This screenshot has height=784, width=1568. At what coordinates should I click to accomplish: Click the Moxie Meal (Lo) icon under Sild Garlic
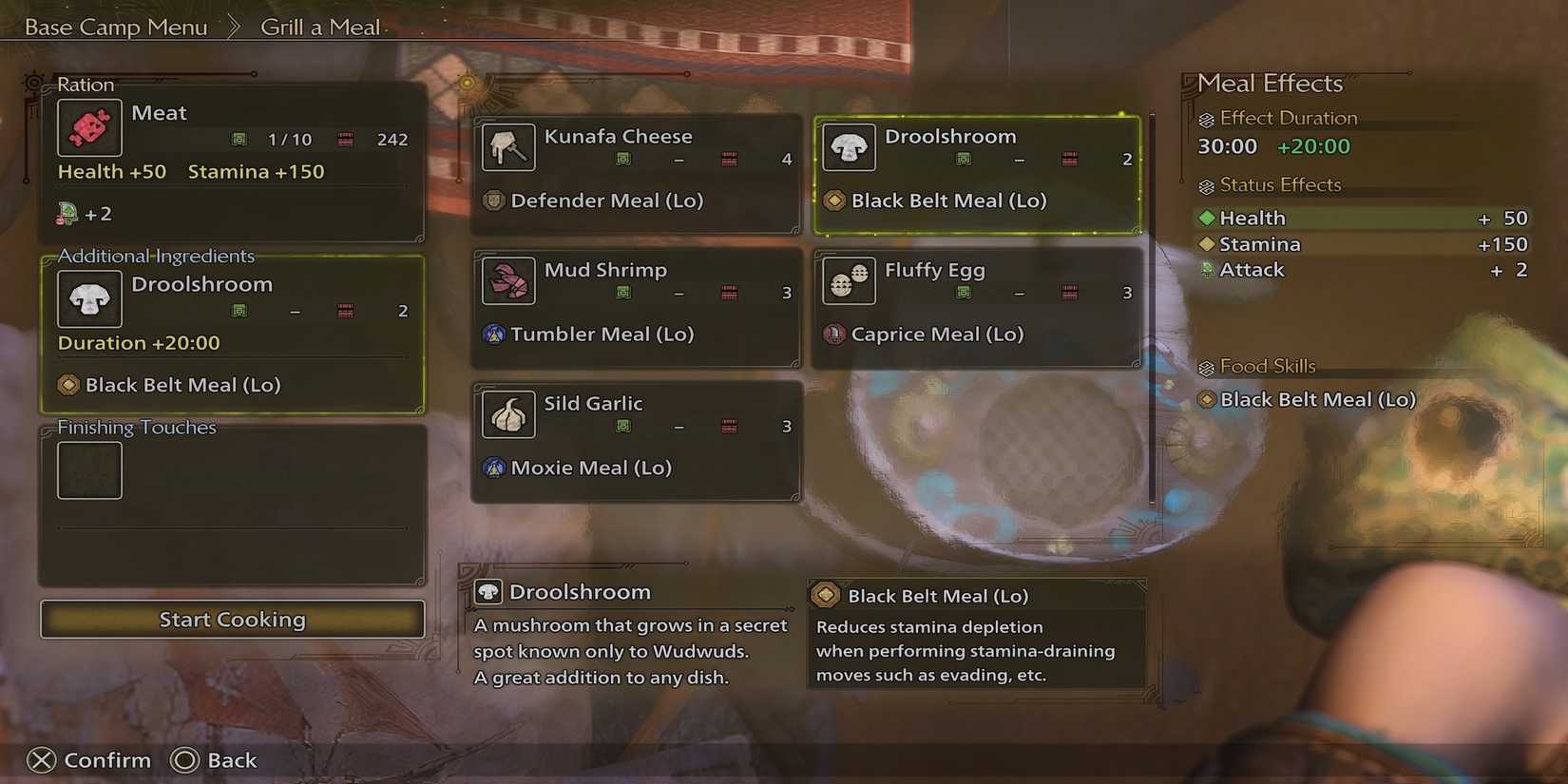pyautogui.click(x=493, y=468)
